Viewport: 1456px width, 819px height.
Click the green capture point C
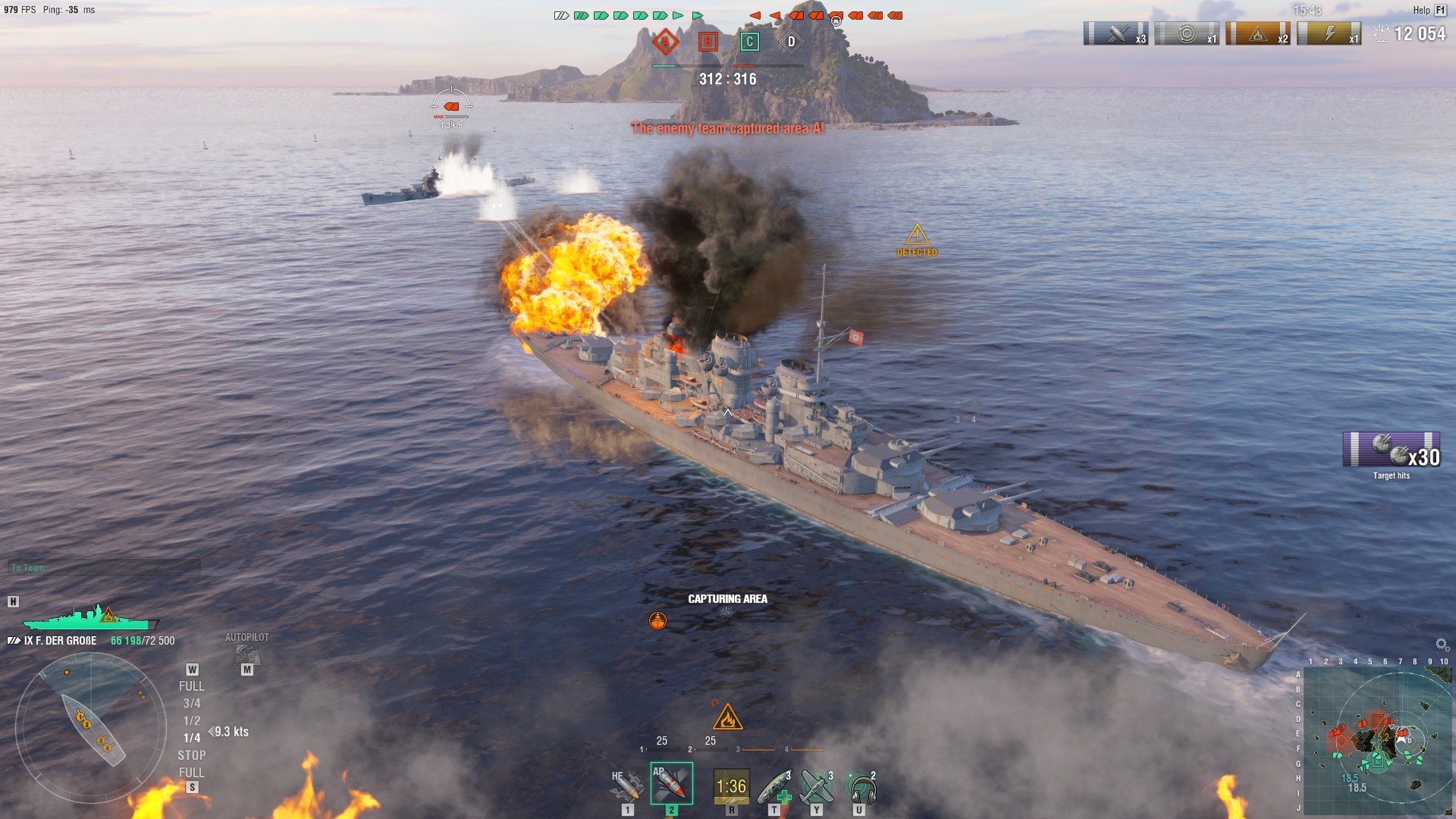pyautogui.click(x=749, y=42)
